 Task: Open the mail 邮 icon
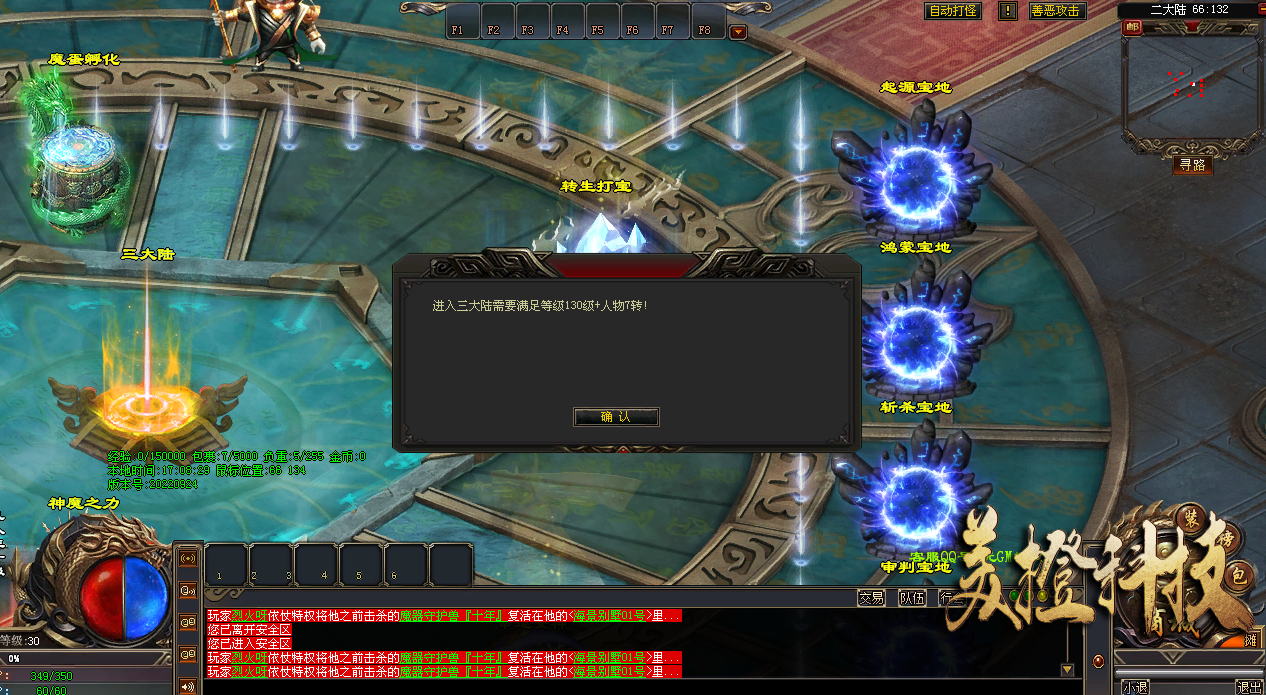(1132, 28)
